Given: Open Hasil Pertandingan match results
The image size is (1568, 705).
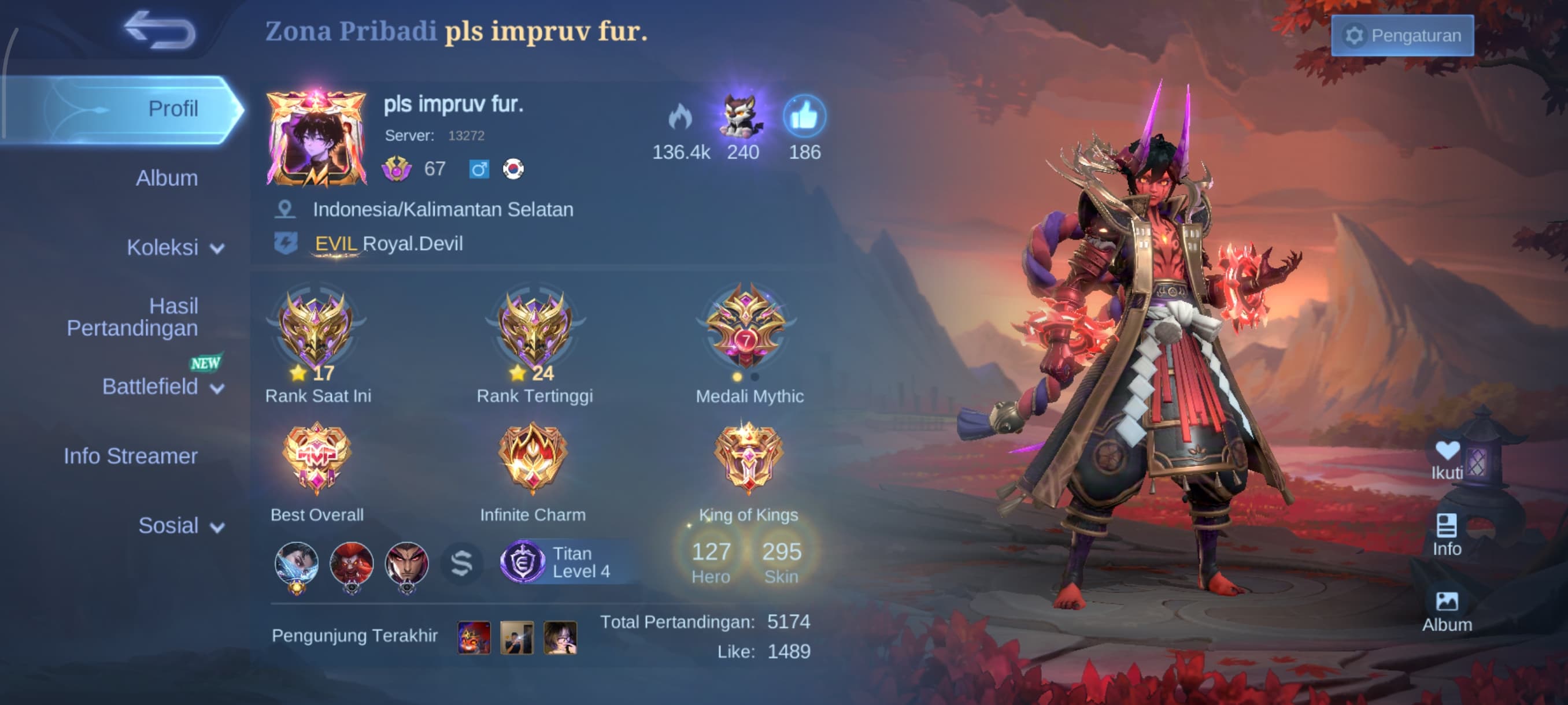Looking at the screenshot, I should (x=132, y=317).
